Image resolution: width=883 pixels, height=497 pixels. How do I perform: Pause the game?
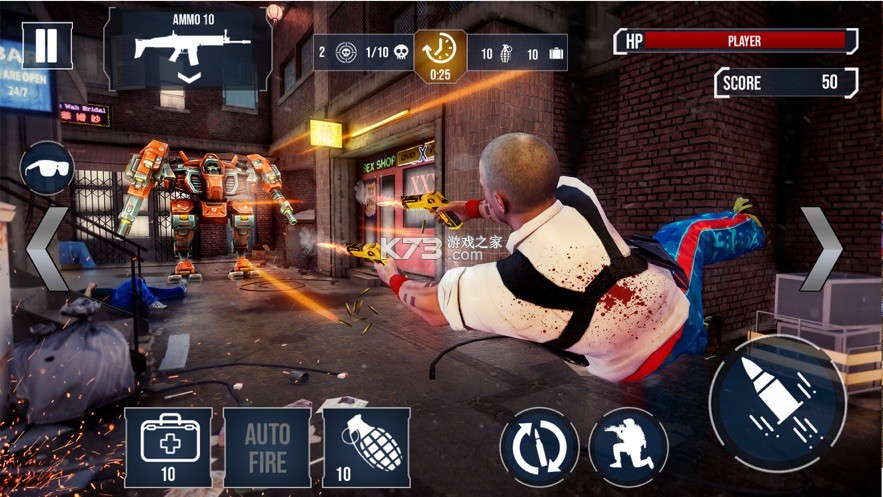pos(44,47)
